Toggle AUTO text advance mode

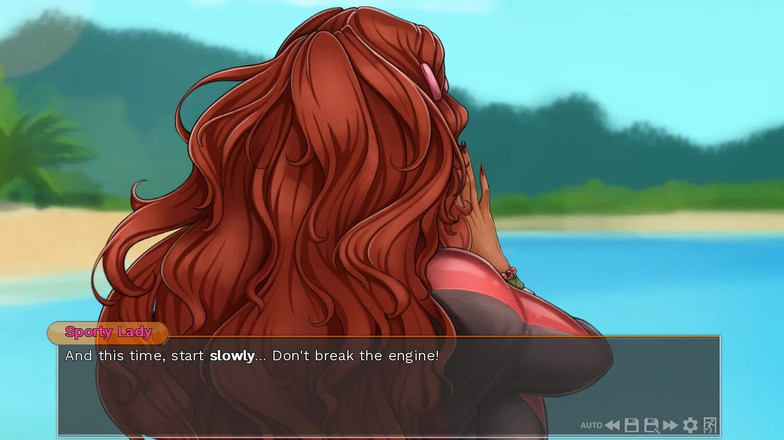pyautogui.click(x=591, y=426)
